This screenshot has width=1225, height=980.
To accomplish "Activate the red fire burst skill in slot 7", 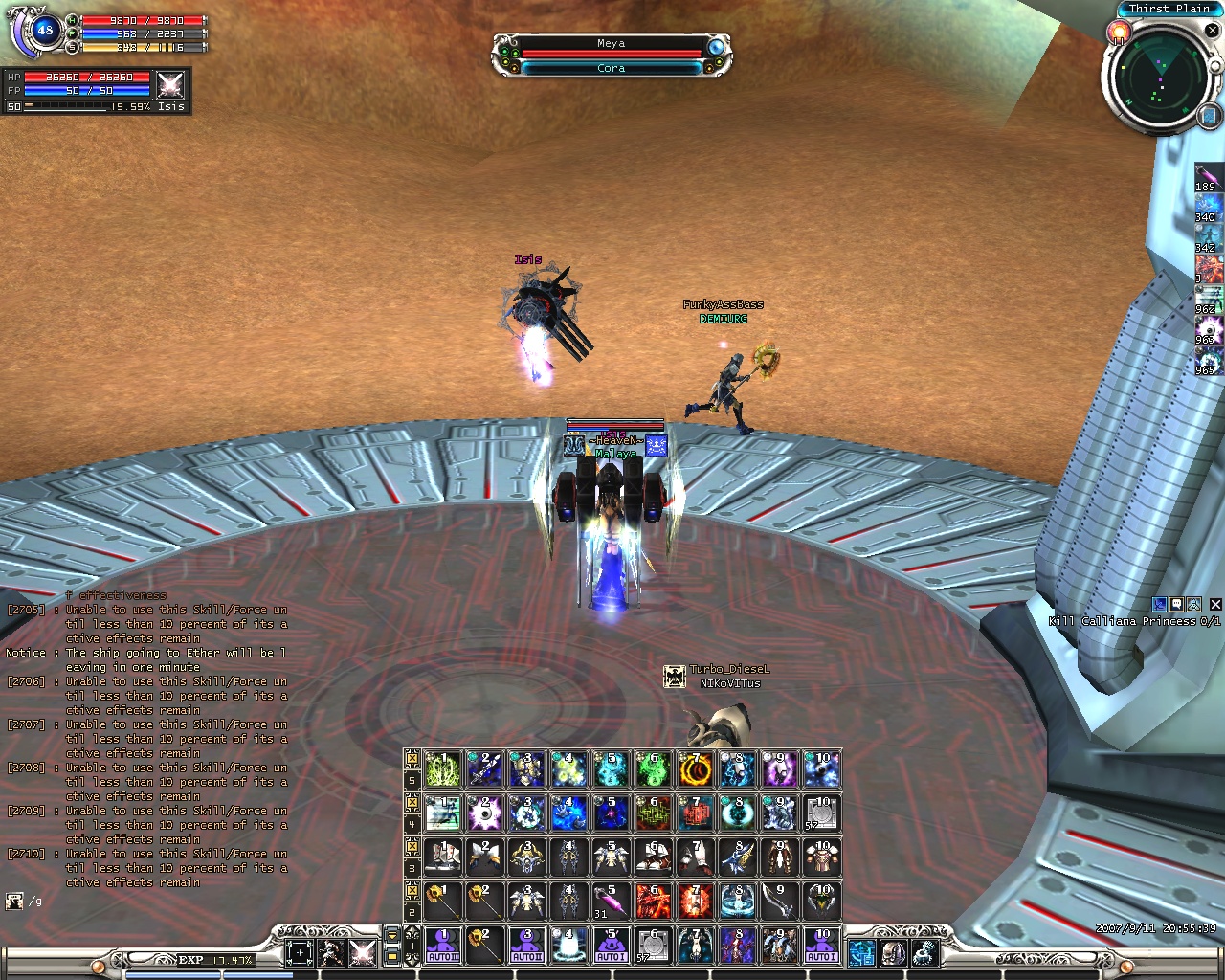I will 696,902.
